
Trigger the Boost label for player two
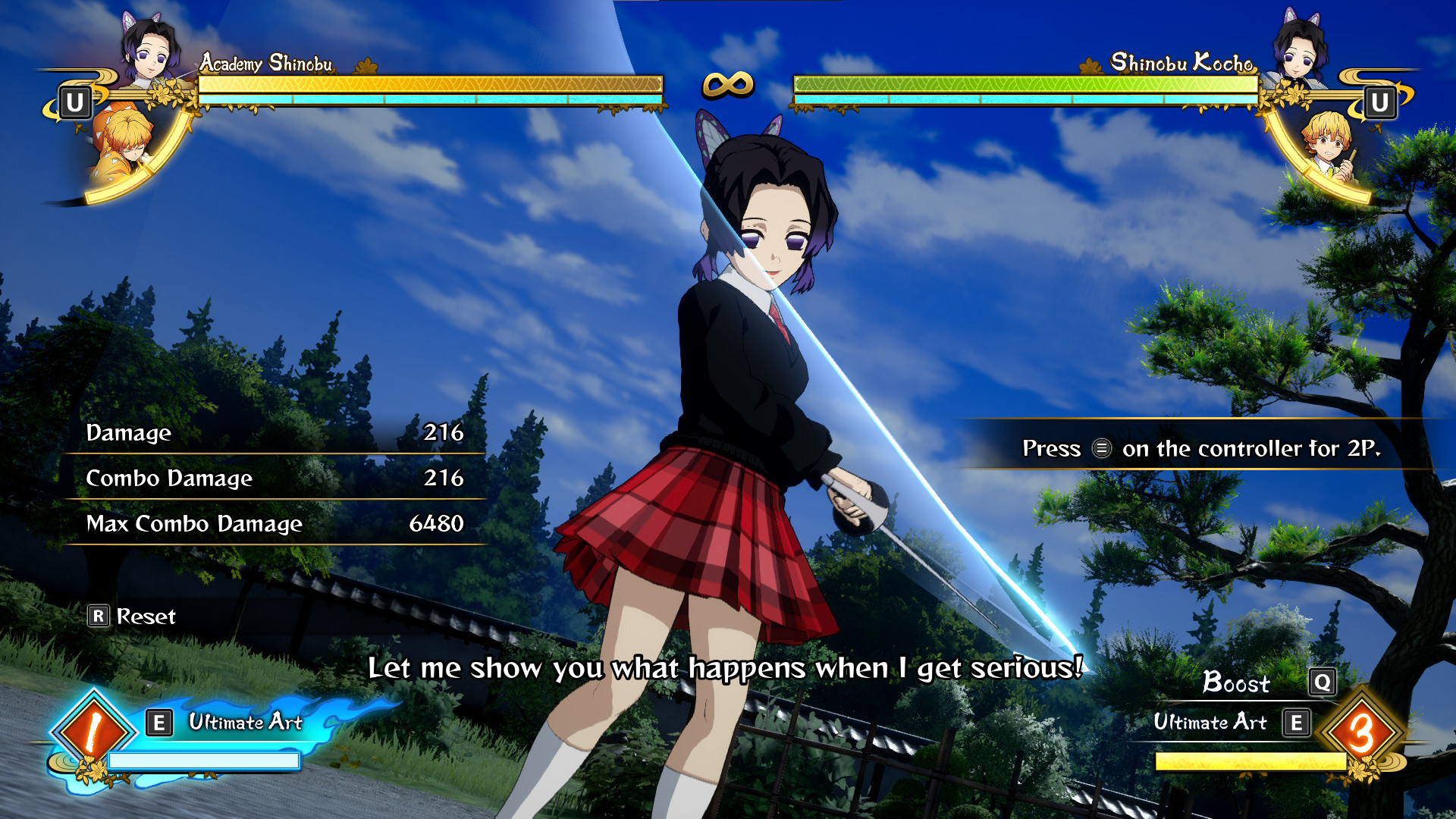[x=1236, y=683]
